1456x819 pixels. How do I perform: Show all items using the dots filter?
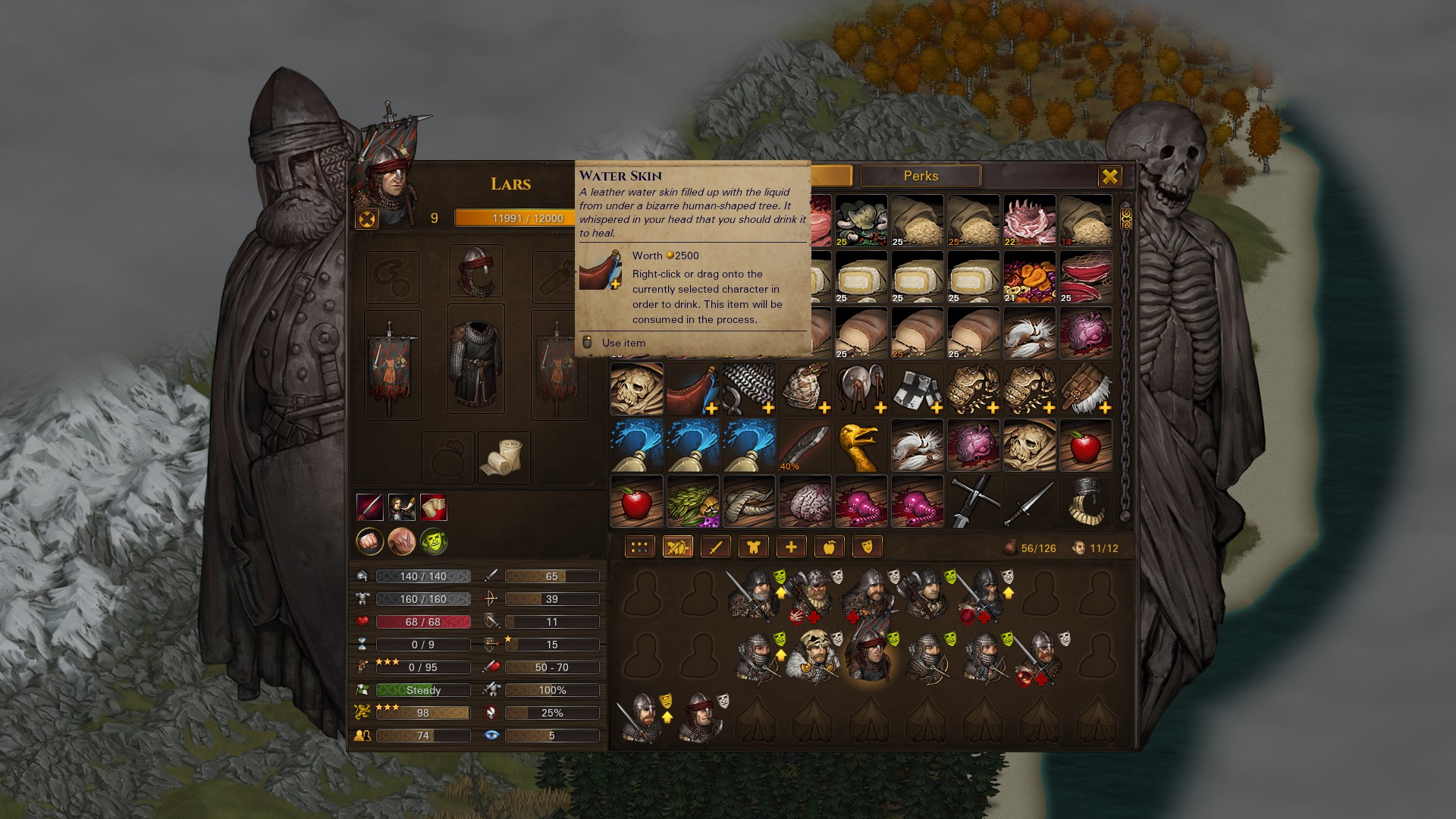coord(639,547)
